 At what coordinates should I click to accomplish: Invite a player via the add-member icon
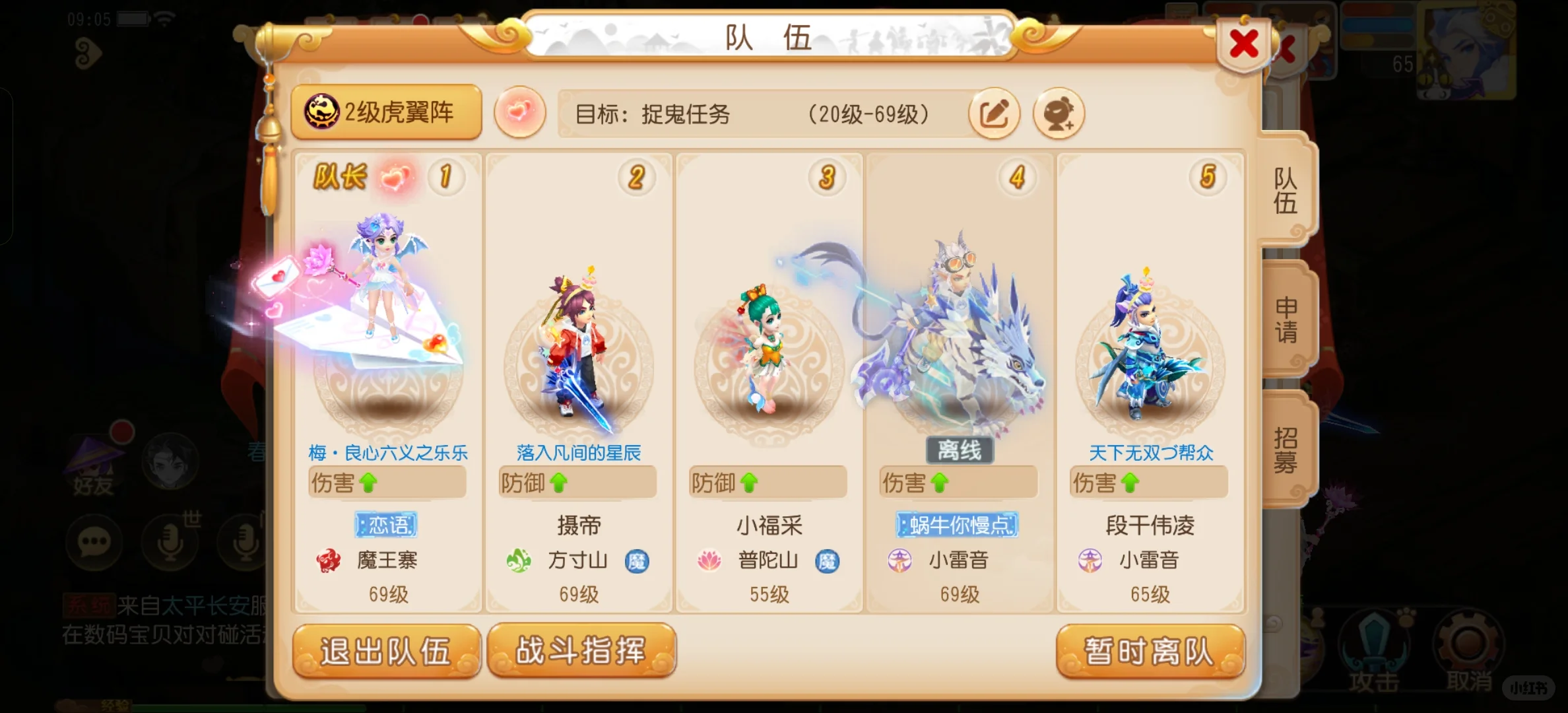(1059, 114)
